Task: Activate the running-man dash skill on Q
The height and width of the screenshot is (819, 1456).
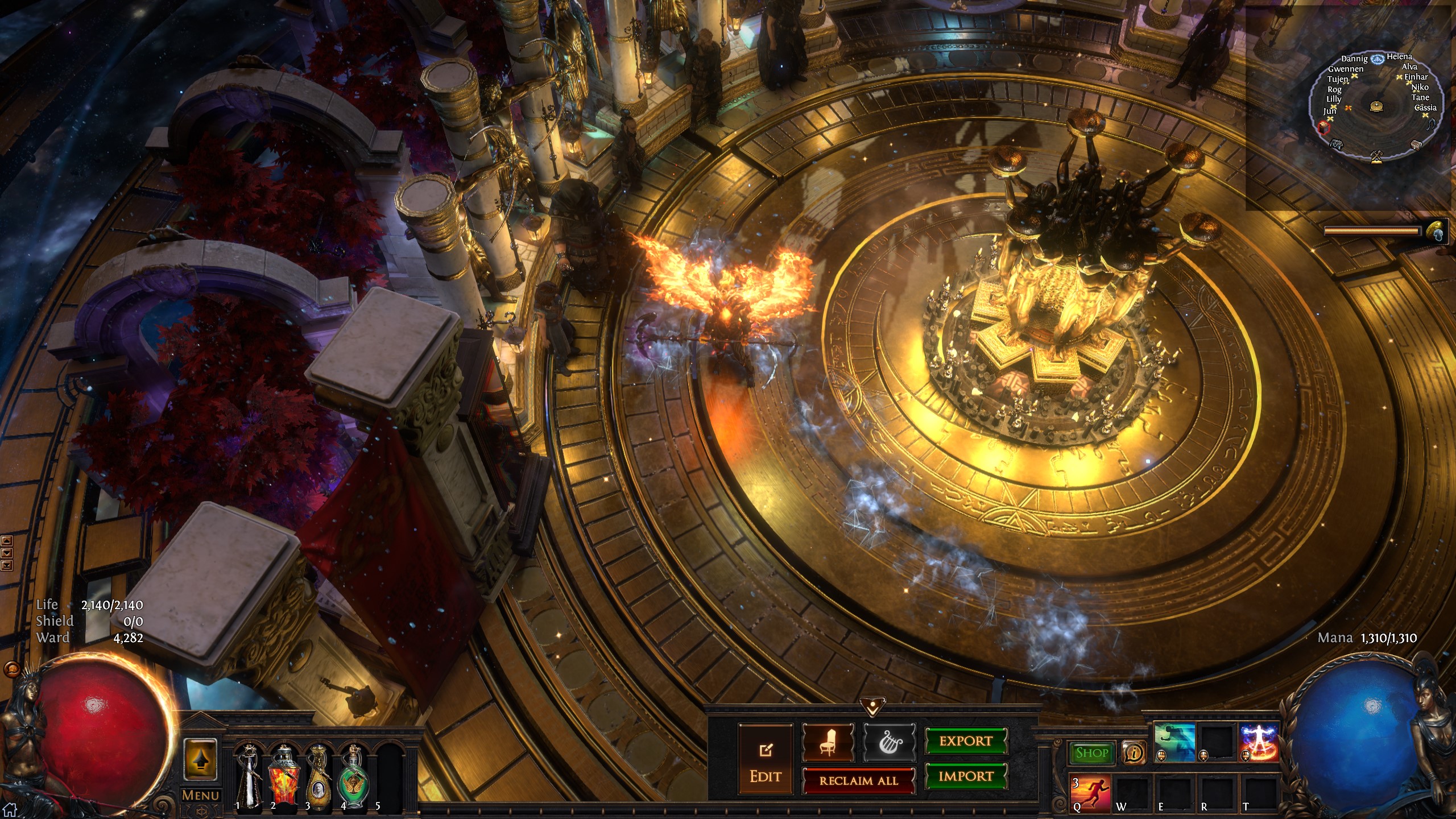Action: [1090, 792]
